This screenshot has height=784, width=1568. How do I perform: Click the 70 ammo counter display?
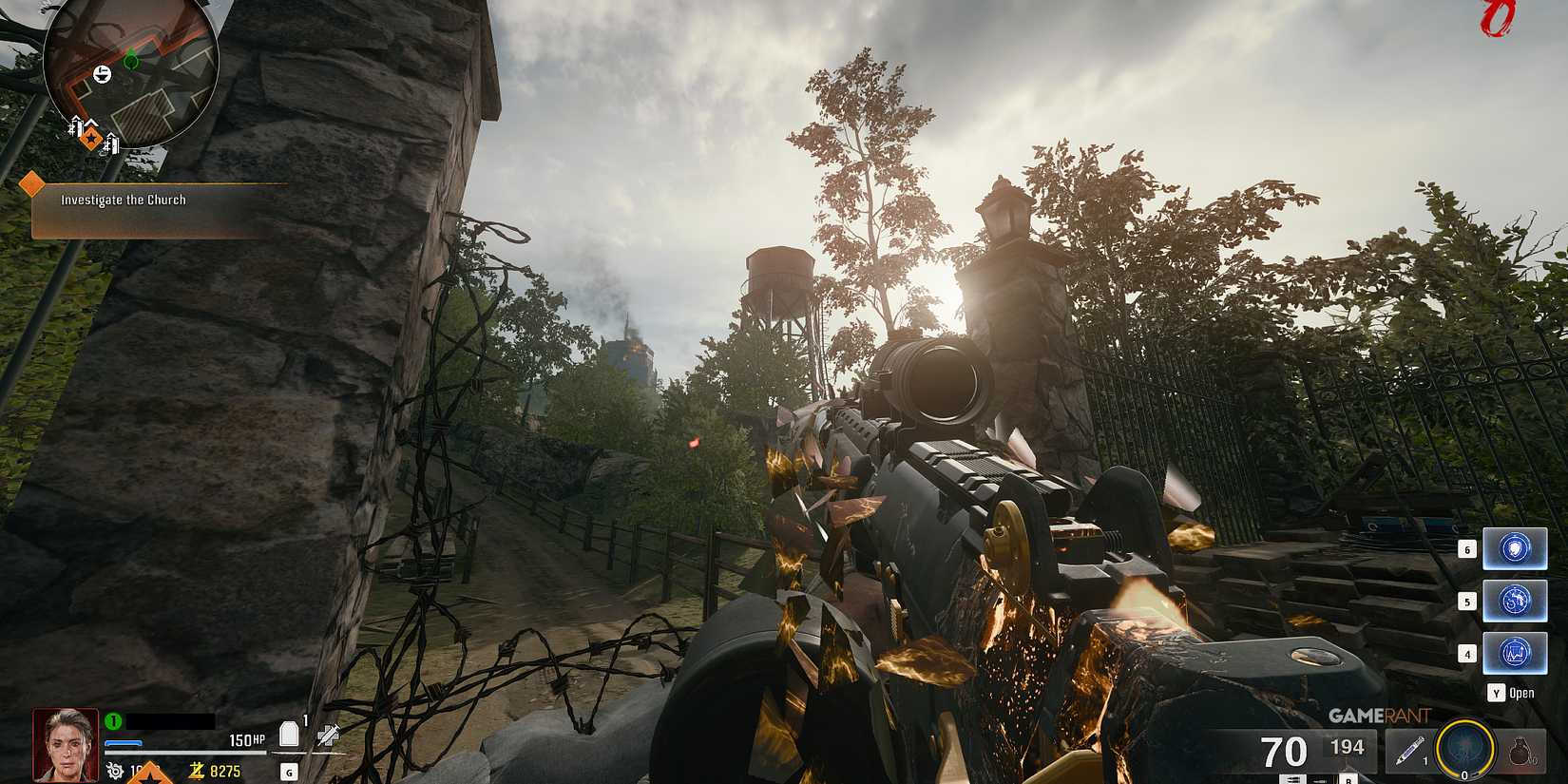click(x=1285, y=751)
